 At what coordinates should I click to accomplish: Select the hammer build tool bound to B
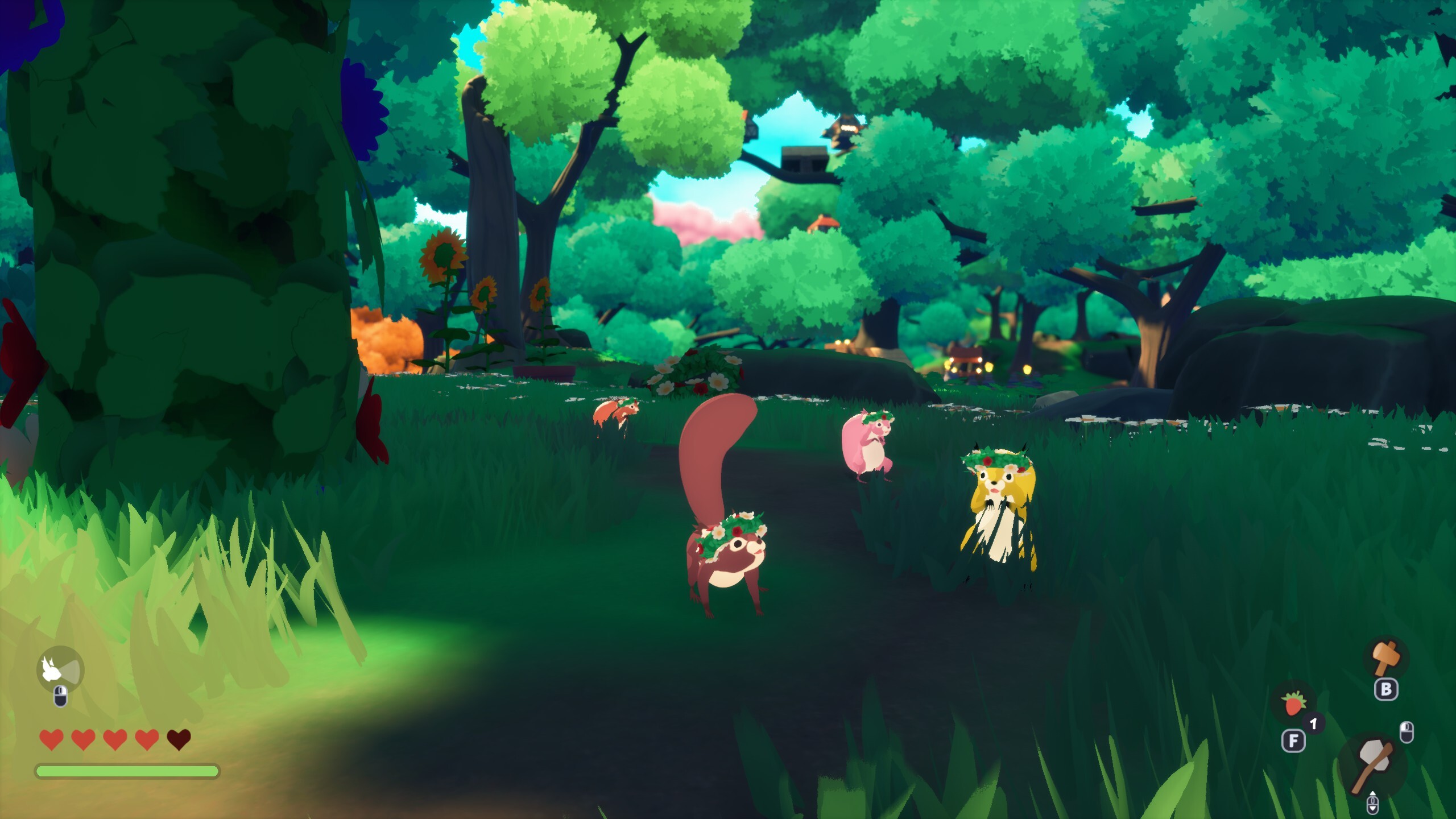tap(1386, 656)
